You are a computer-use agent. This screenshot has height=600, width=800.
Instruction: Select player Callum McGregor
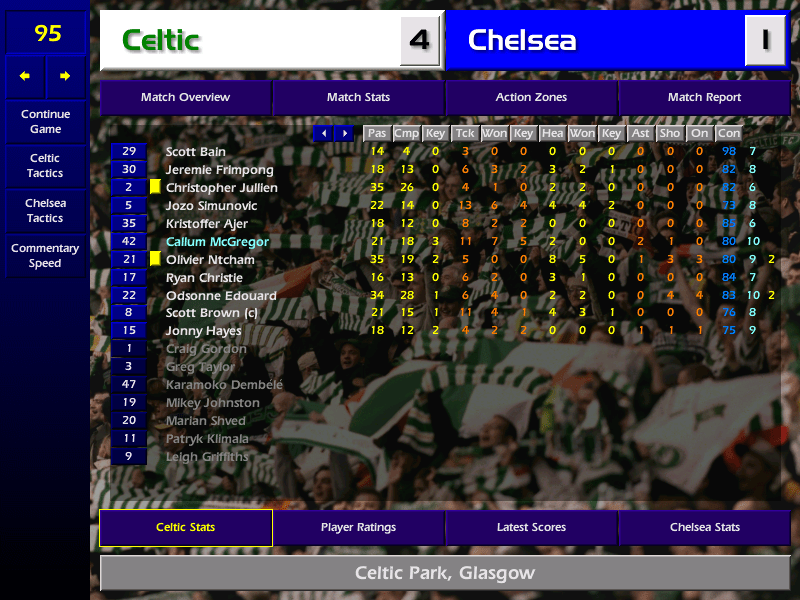[x=217, y=242]
